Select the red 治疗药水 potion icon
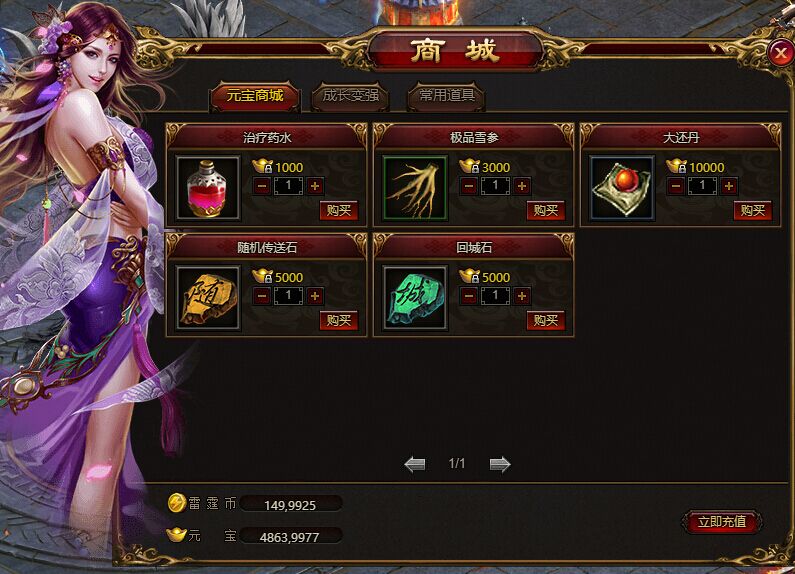The width and height of the screenshot is (795, 574). tap(208, 187)
